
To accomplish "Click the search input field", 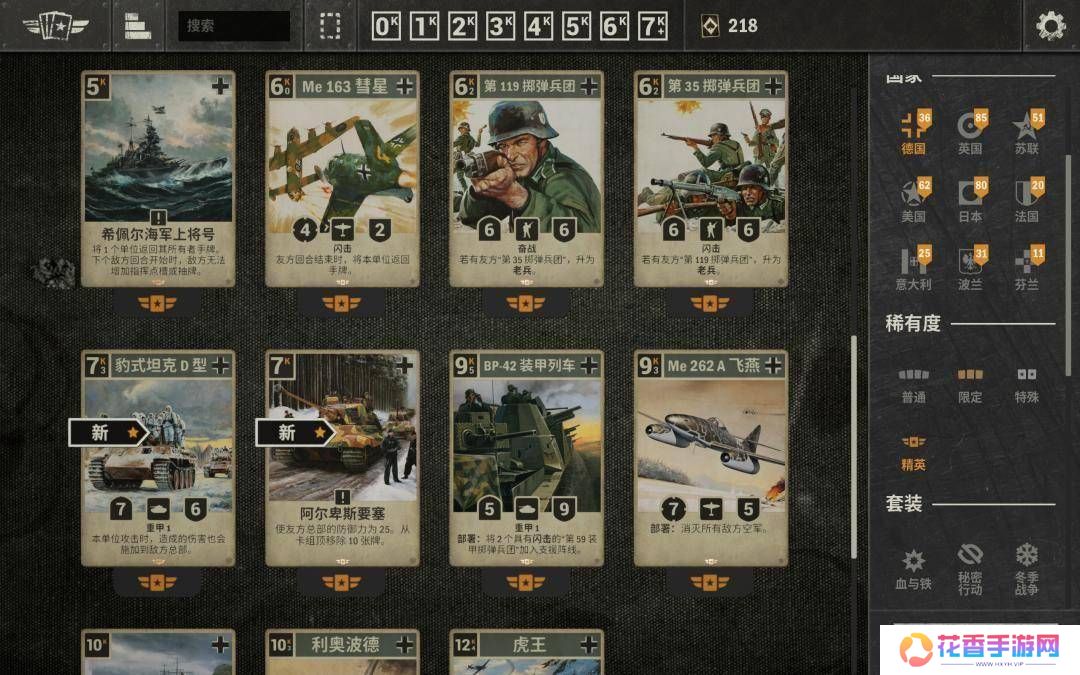I will click(x=234, y=26).
